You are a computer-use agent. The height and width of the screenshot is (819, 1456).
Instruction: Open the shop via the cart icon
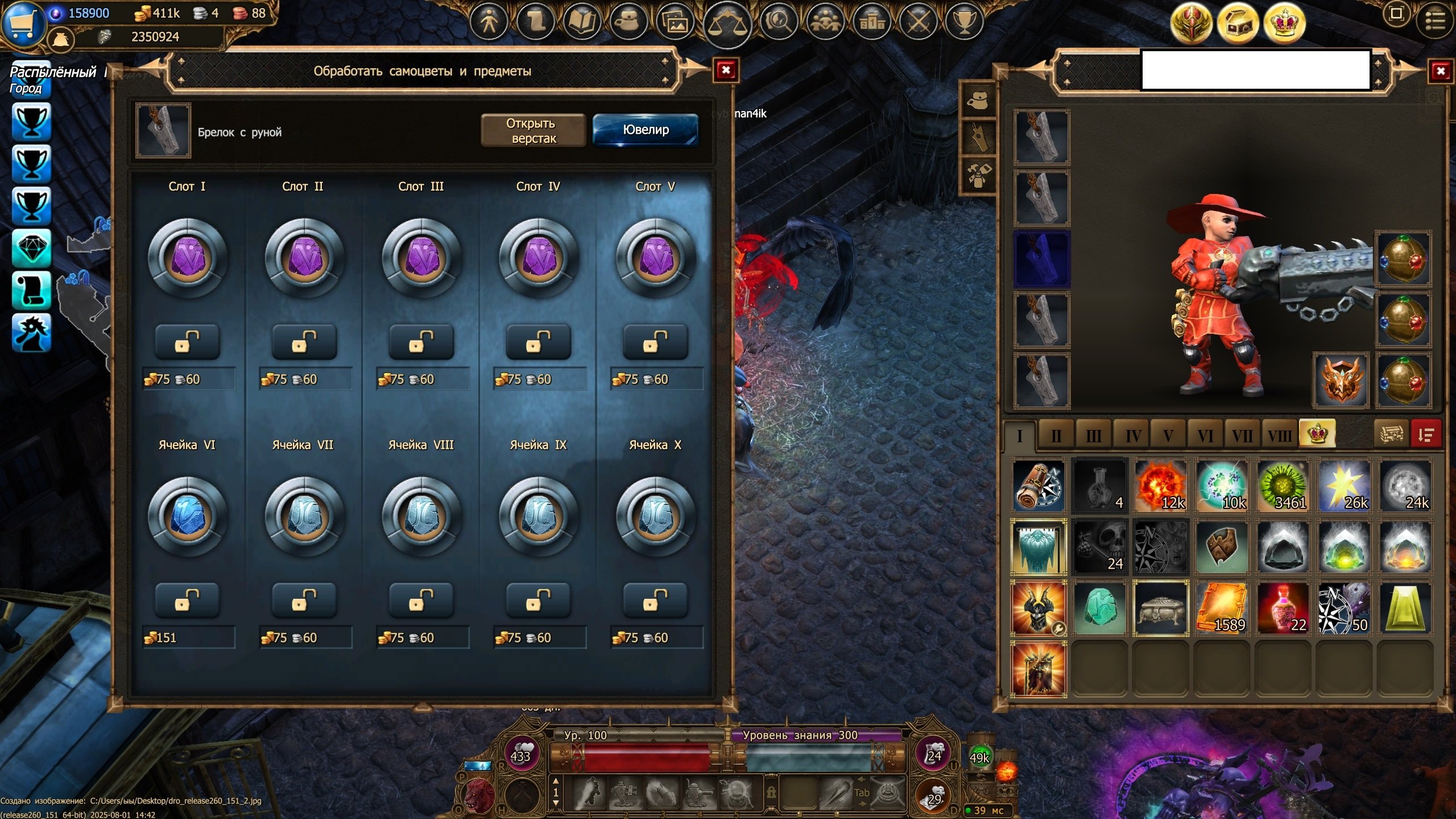(23, 23)
